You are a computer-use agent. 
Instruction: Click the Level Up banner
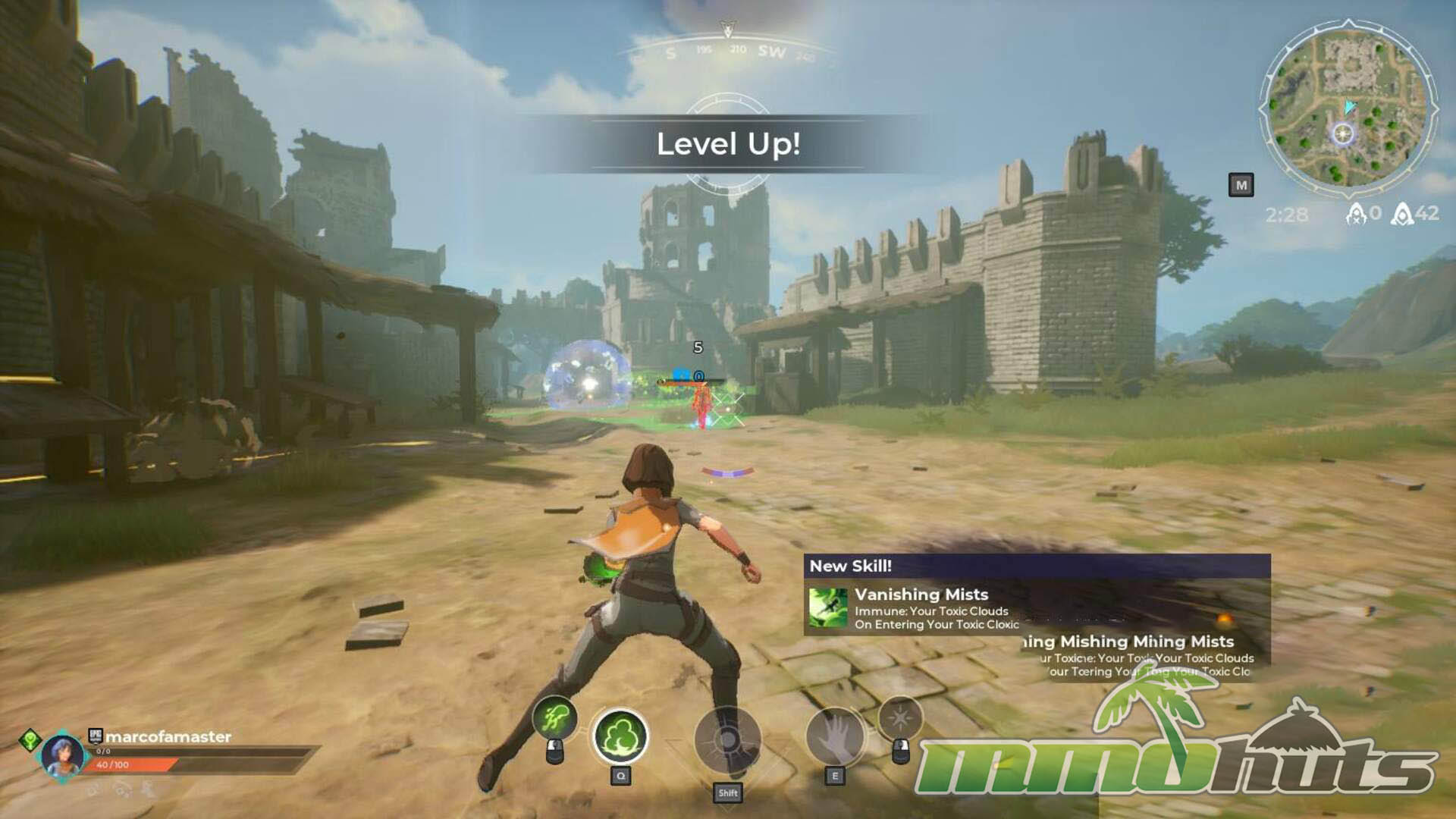[x=728, y=144]
